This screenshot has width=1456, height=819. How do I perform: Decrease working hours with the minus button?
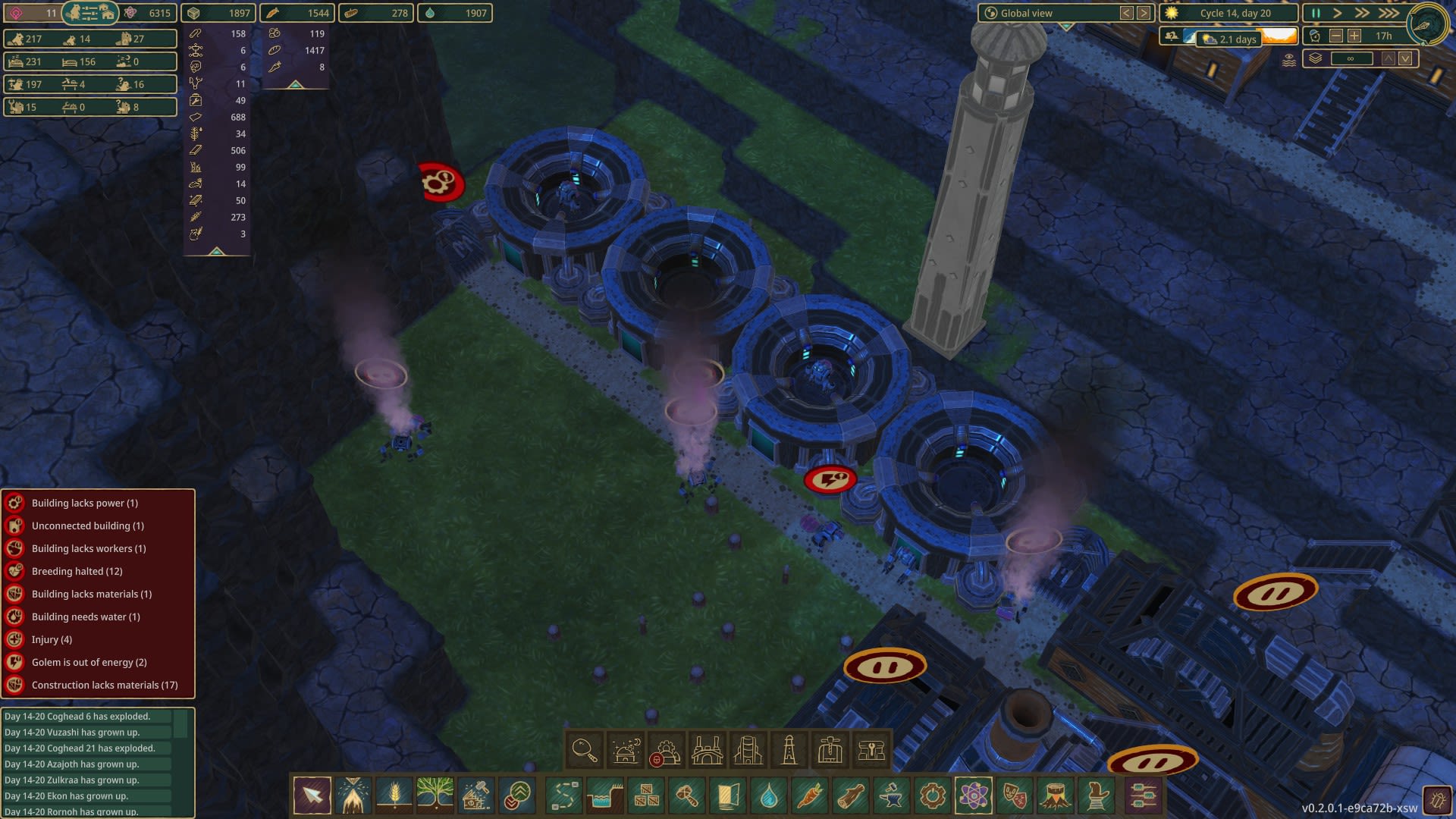tap(1336, 36)
